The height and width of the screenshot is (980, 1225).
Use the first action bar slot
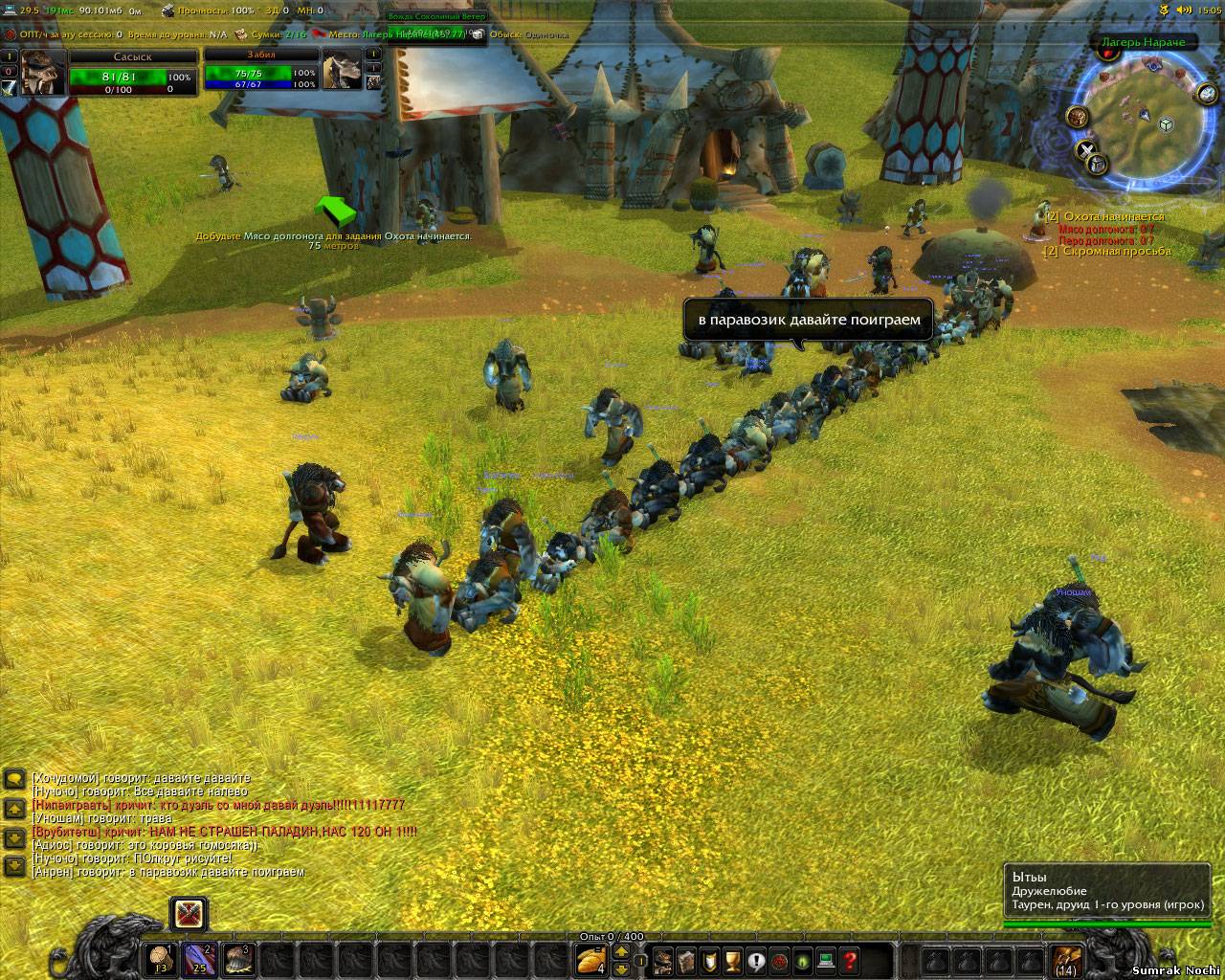click(159, 959)
